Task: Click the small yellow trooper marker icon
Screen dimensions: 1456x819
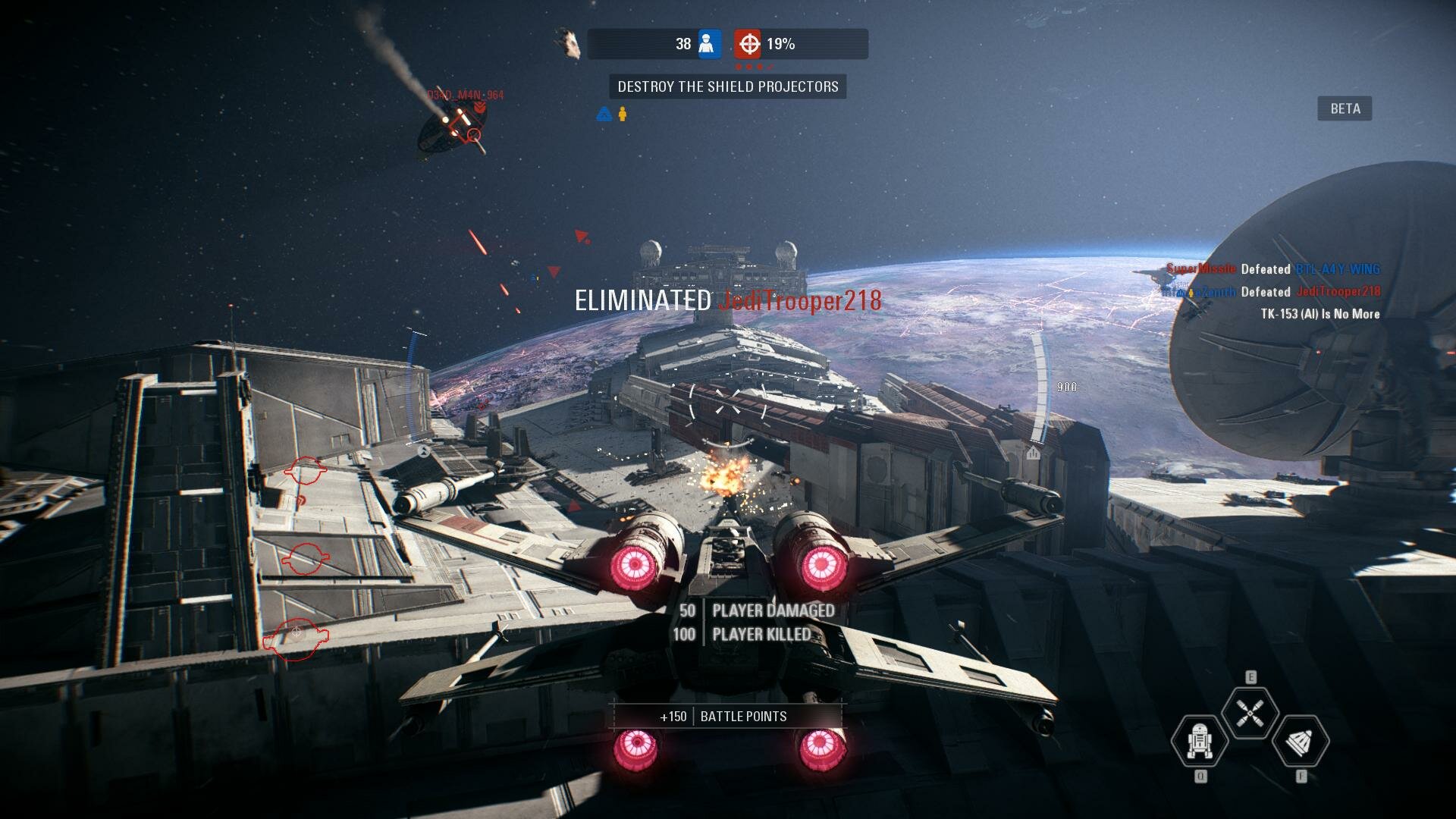Action: (623, 114)
